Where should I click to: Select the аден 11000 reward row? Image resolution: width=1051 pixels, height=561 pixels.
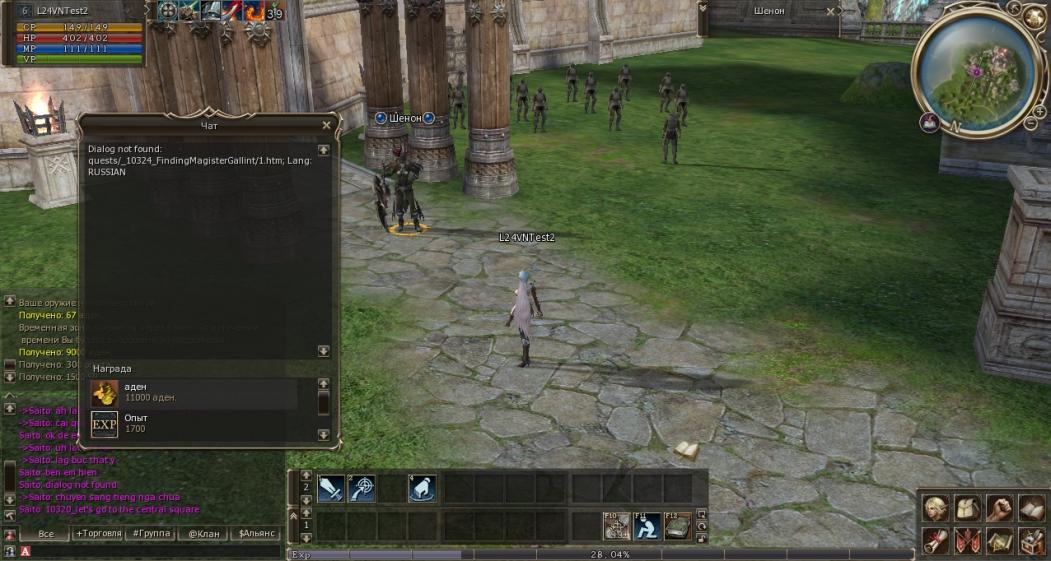point(194,392)
